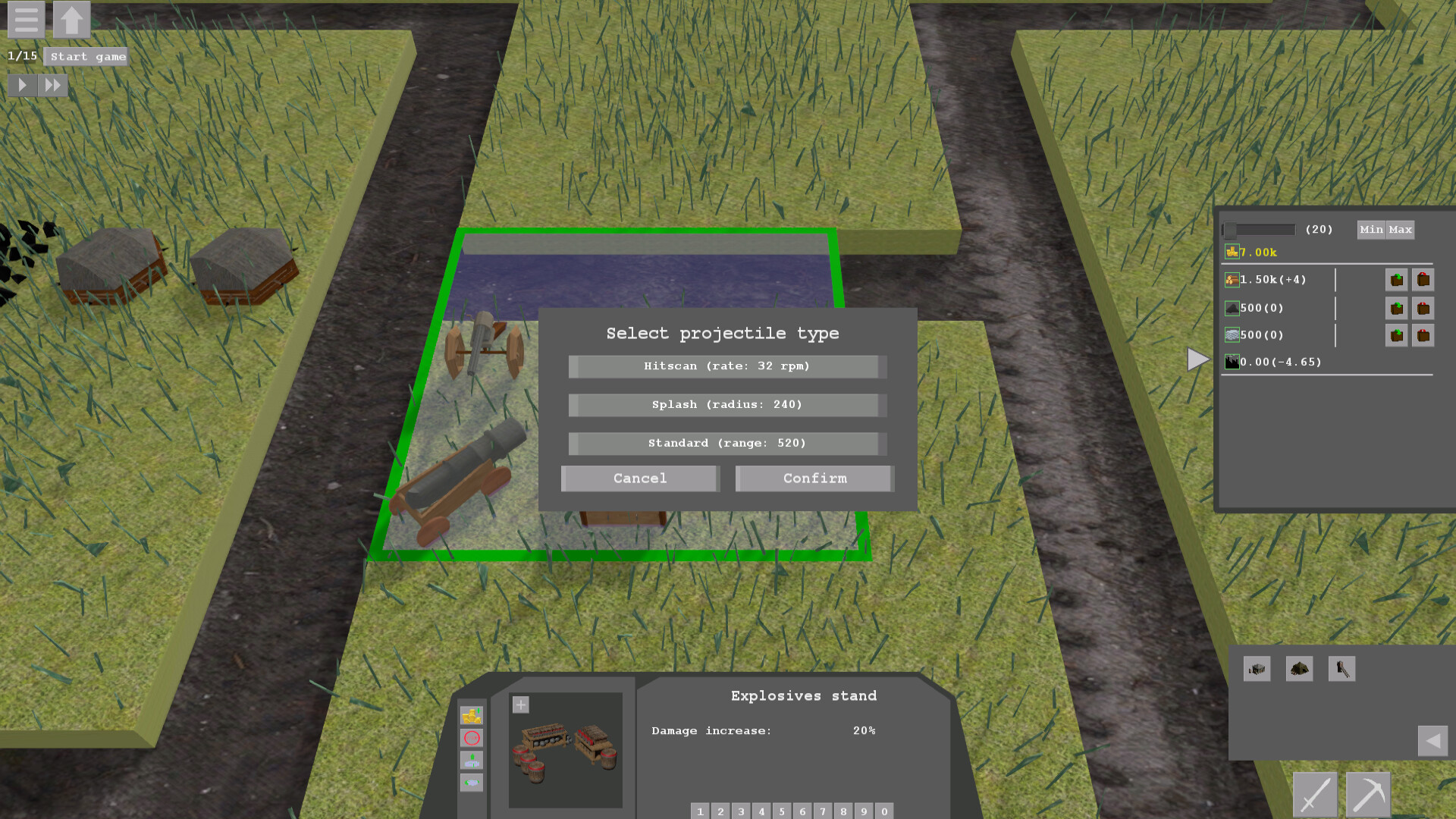This screenshot has height=819, width=1456.
Task: Toggle Min on the unit count bar
Action: tap(1373, 230)
